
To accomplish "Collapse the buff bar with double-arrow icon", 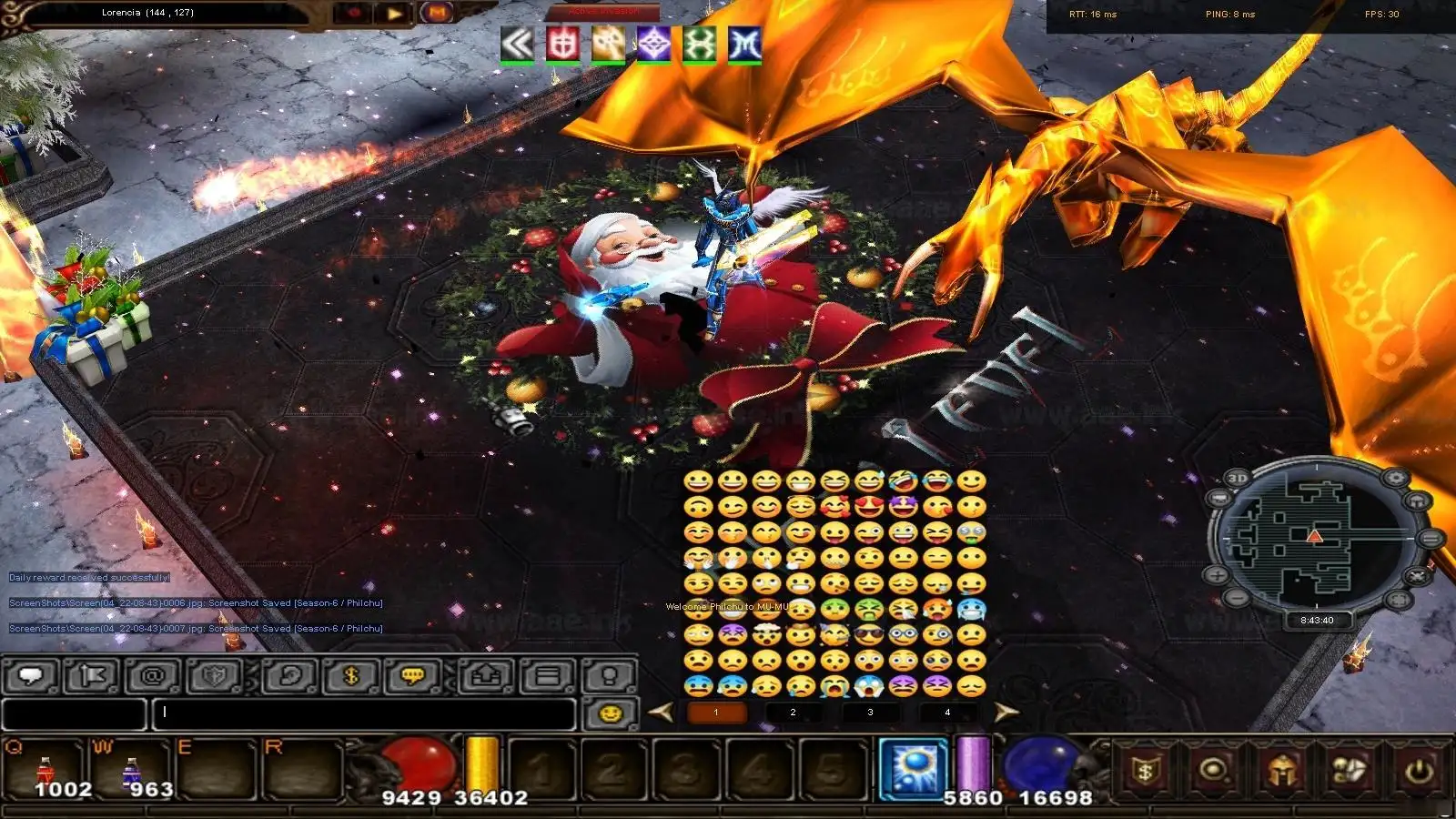I will pyautogui.click(x=517, y=44).
